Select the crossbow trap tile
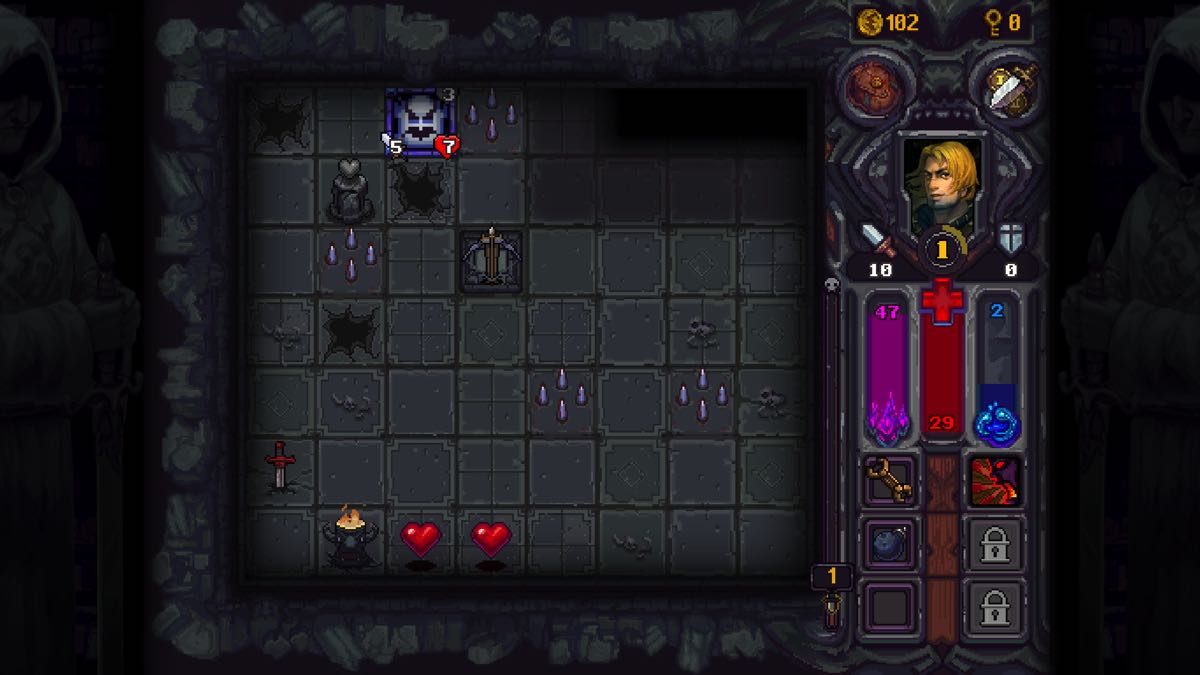Image resolution: width=1200 pixels, height=675 pixels. 490,258
